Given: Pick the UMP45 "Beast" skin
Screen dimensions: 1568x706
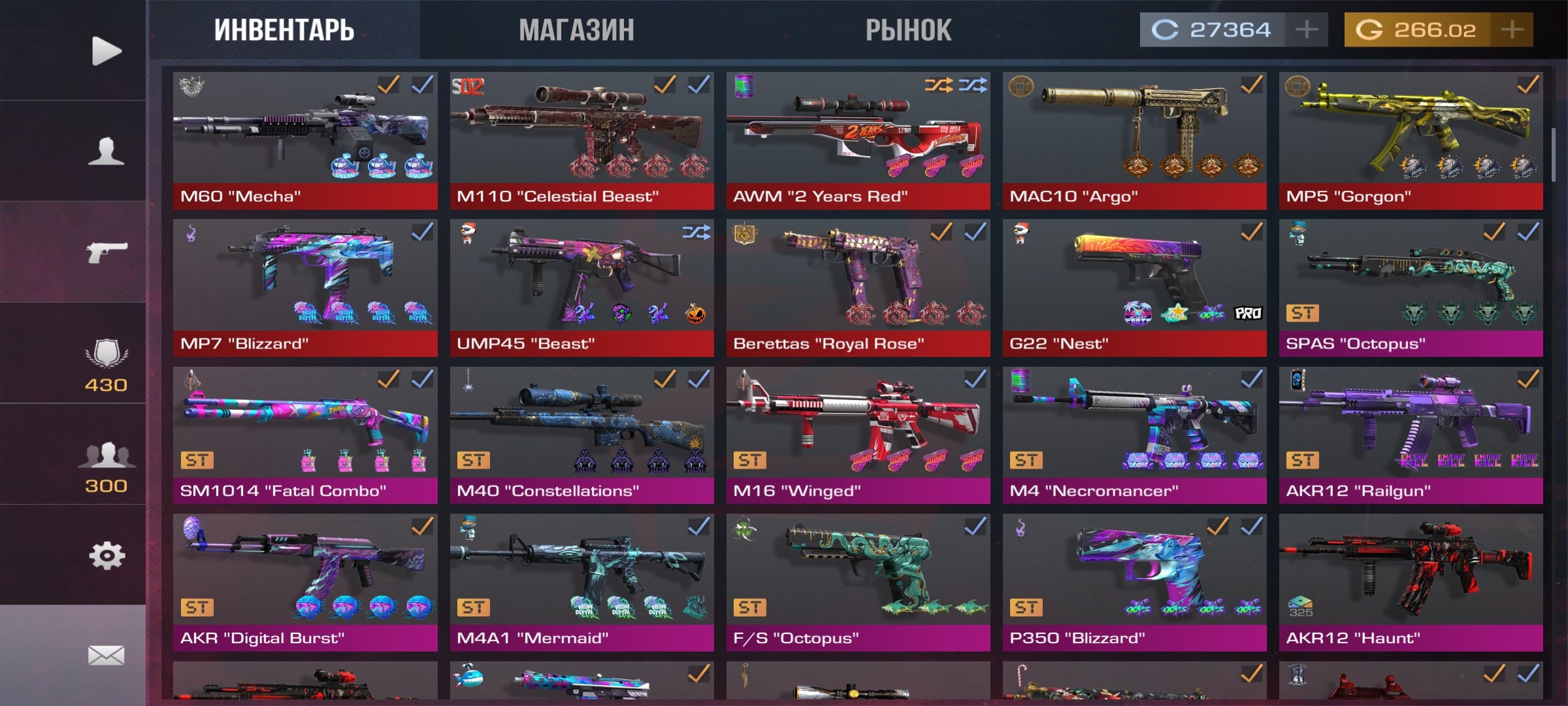Looking at the screenshot, I should (581, 288).
